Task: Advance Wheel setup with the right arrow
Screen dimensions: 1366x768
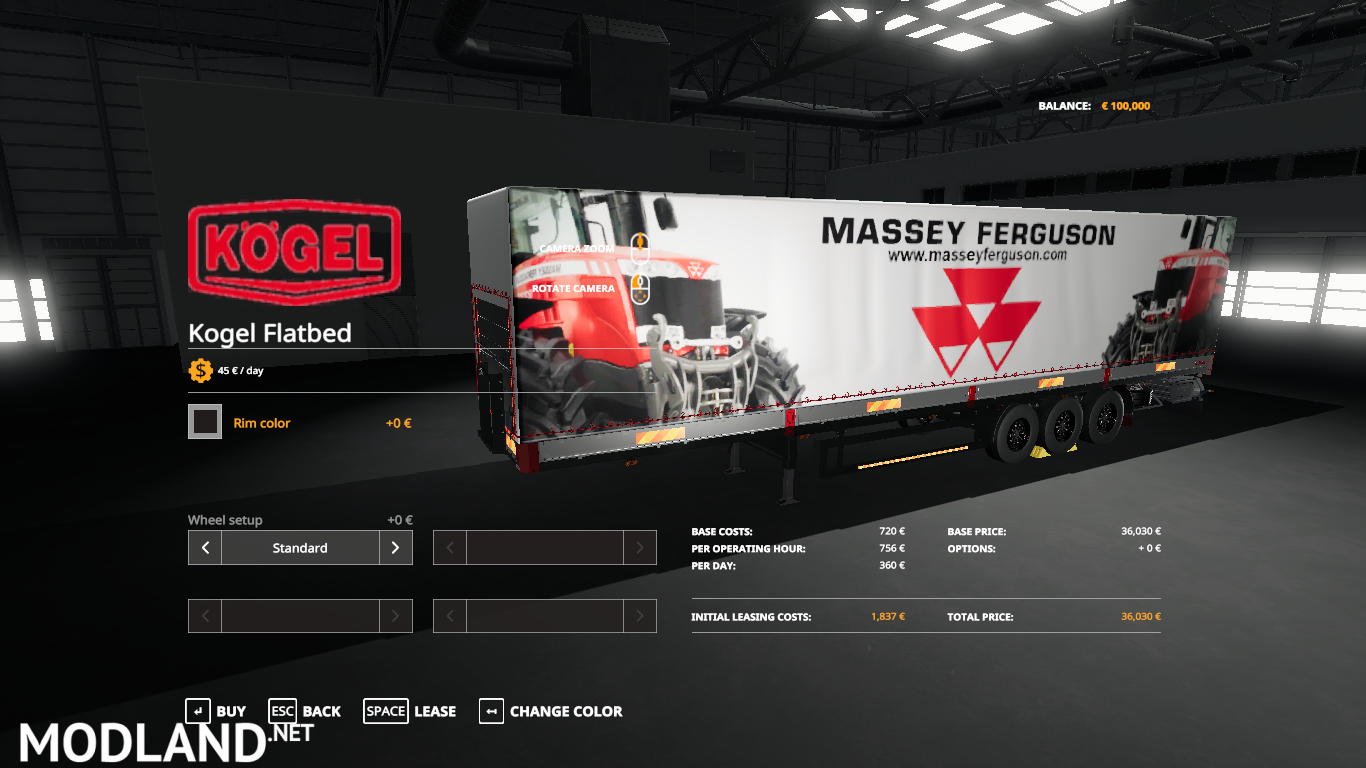Action: [396, 547]
